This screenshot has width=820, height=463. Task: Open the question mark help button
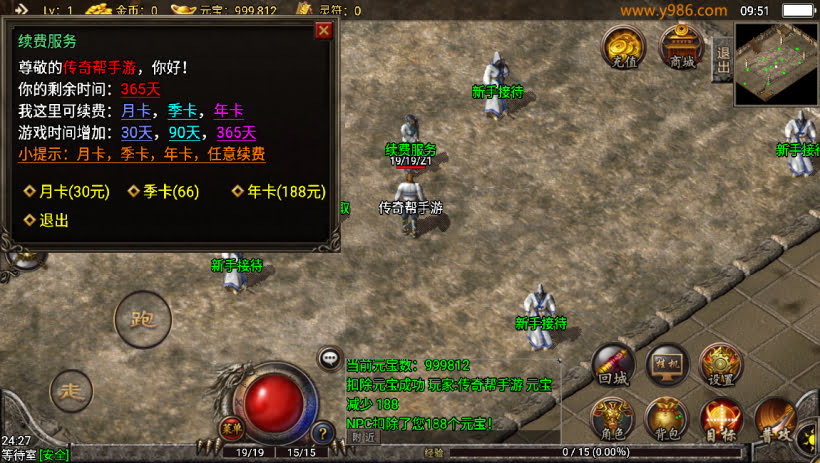pos(322,433)
